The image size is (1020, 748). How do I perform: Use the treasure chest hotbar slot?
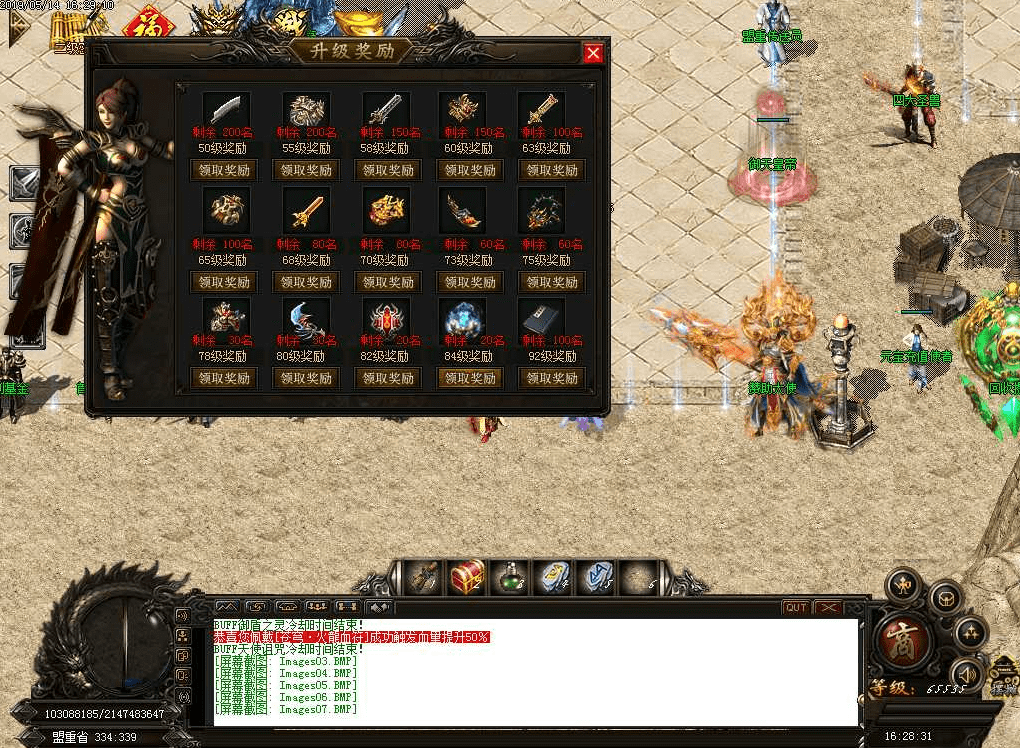pyautogui.click(x=467, y=577)
